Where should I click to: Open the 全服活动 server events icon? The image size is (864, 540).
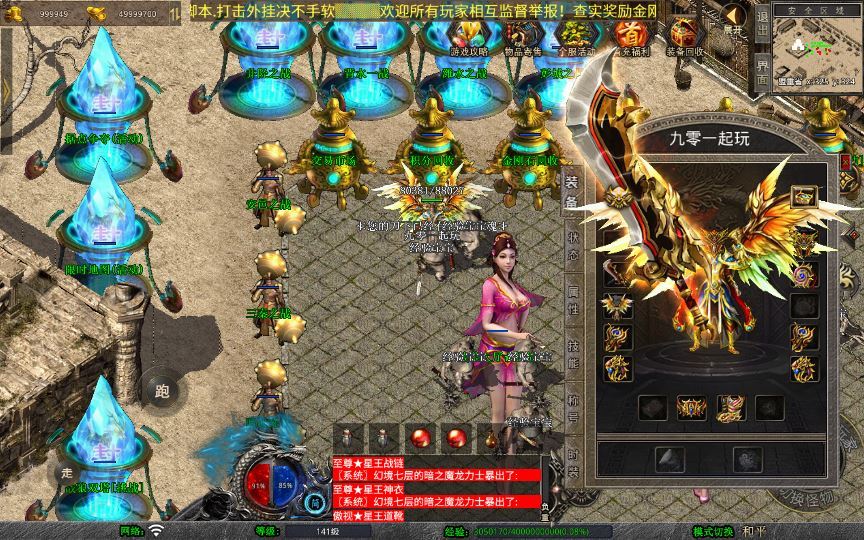coord(574,36)
